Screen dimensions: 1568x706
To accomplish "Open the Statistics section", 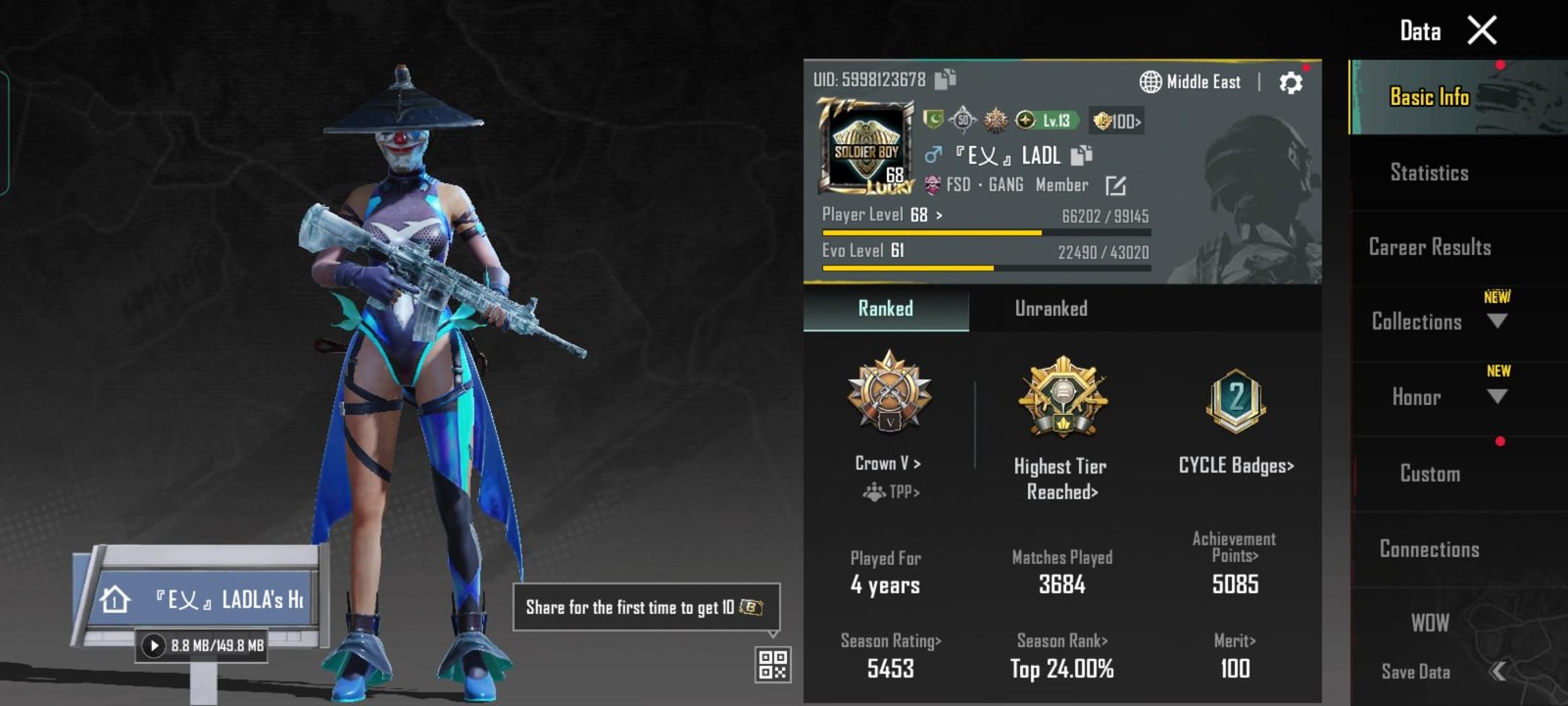I will [1429, 173].
